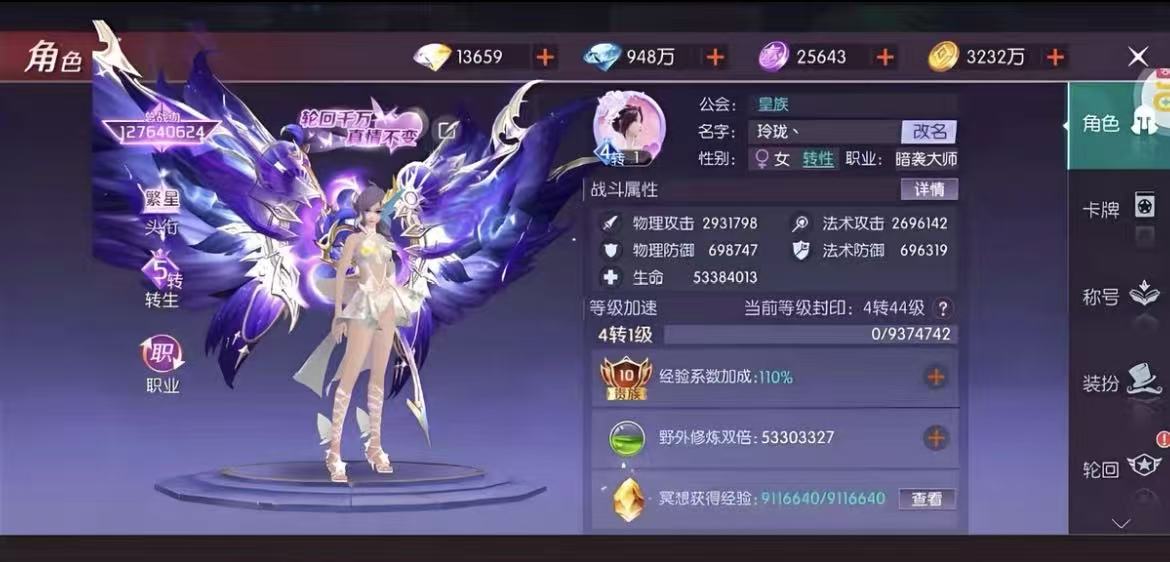Increase the 经验系数加成 bonus with plus

pos(935,377)
